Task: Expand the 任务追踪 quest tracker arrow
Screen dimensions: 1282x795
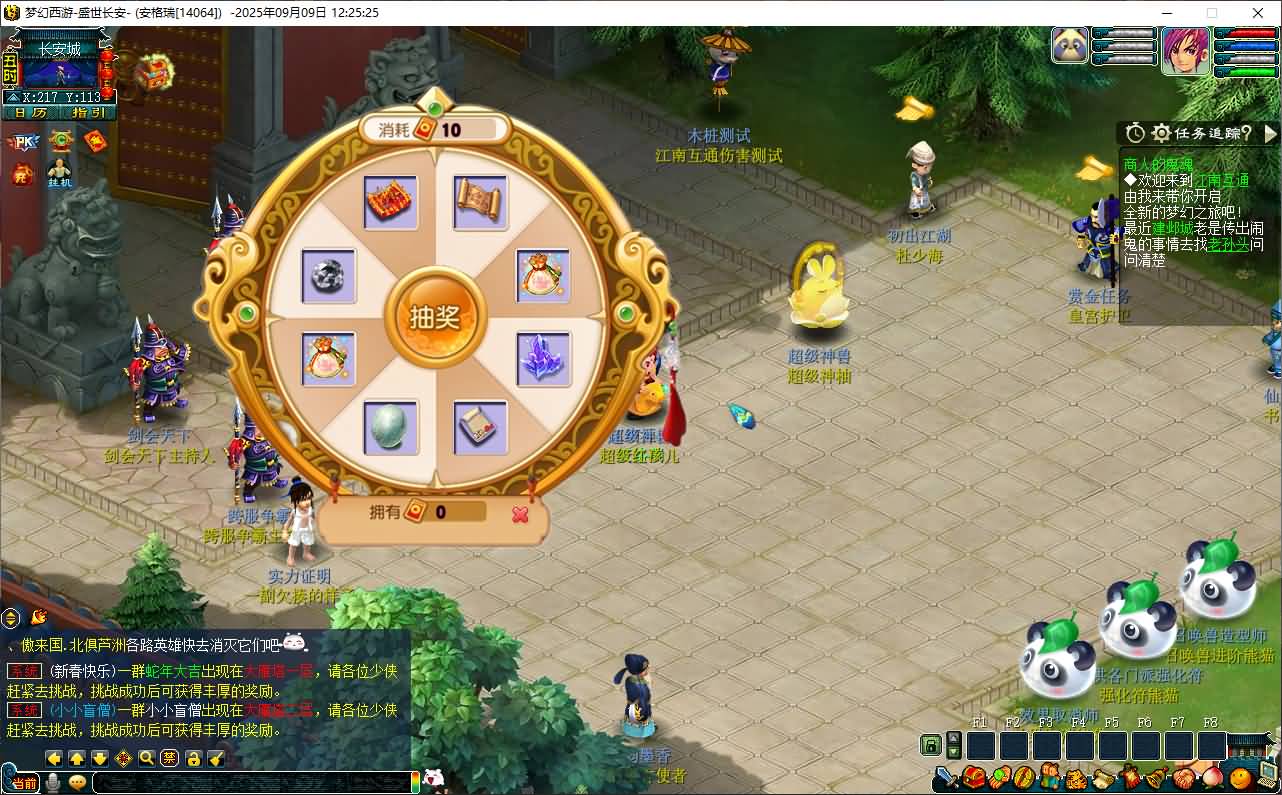Action: click(x=1271, y=133)
